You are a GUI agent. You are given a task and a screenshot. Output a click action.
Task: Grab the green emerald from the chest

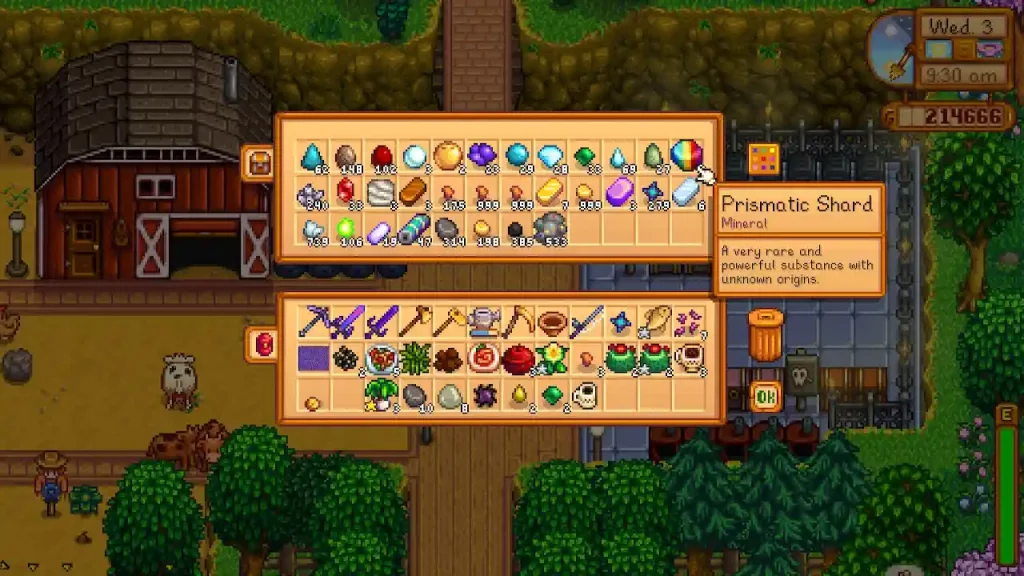(585, 156)
